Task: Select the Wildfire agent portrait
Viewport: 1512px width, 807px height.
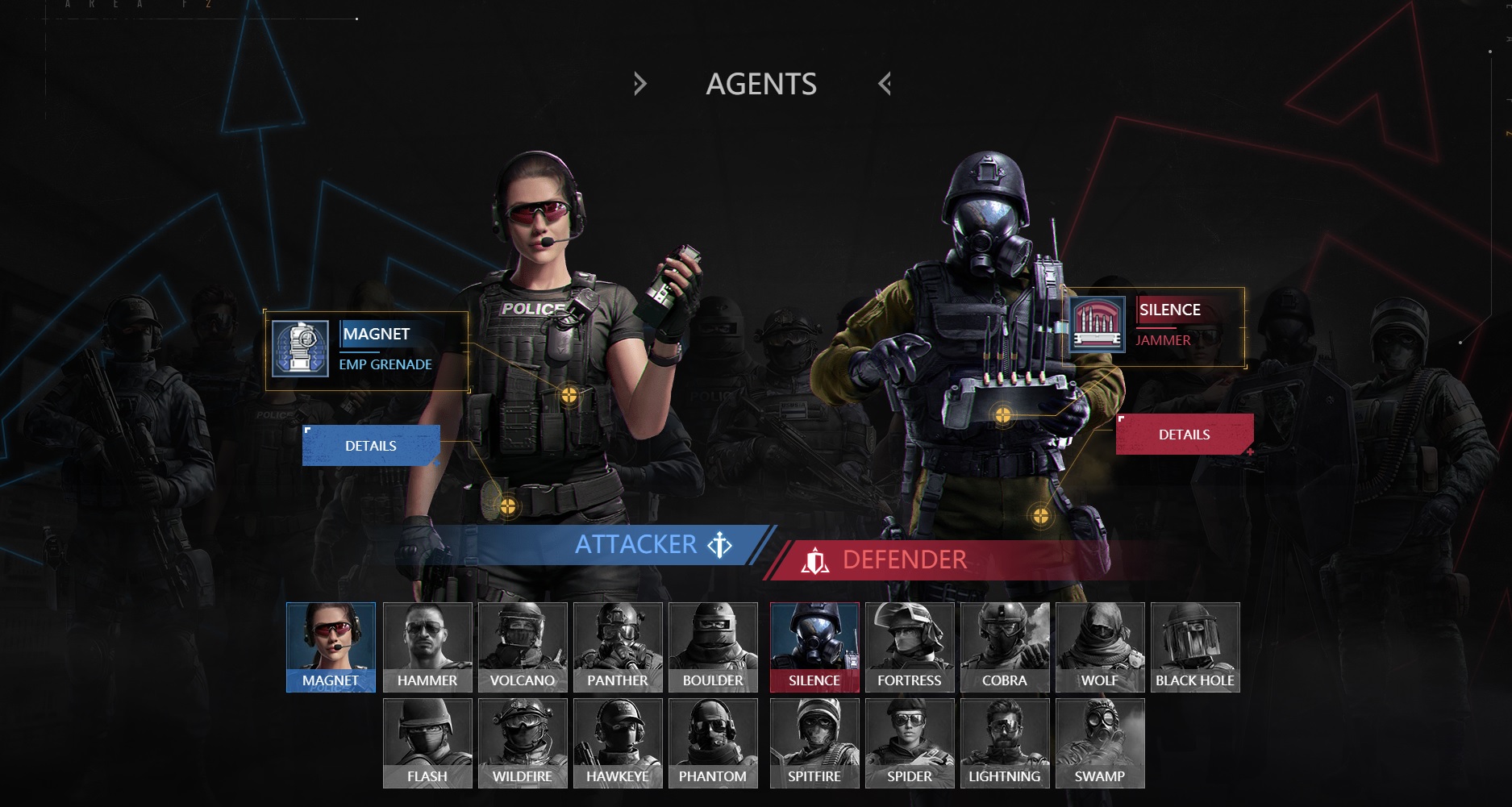Action: (523, 743)
